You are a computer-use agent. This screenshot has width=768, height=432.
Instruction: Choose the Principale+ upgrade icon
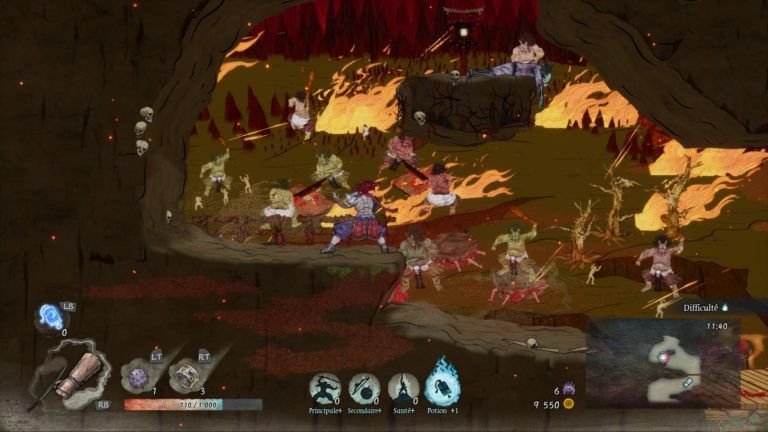click(324, 388)
